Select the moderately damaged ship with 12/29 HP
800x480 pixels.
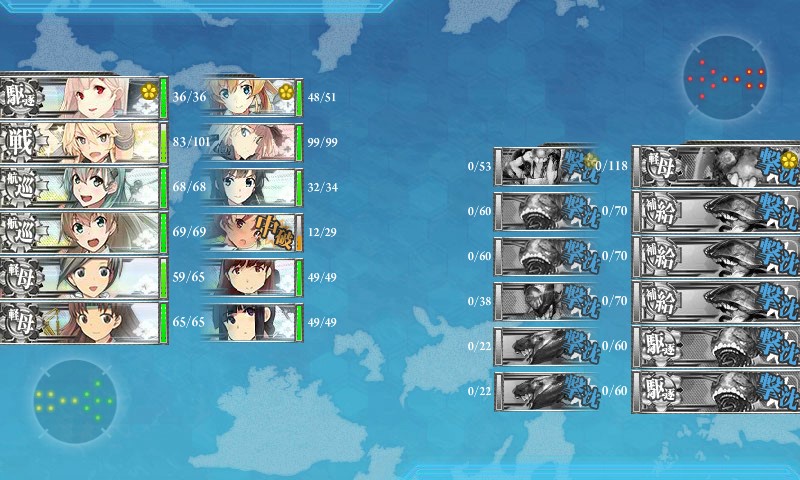click(252, 232)
